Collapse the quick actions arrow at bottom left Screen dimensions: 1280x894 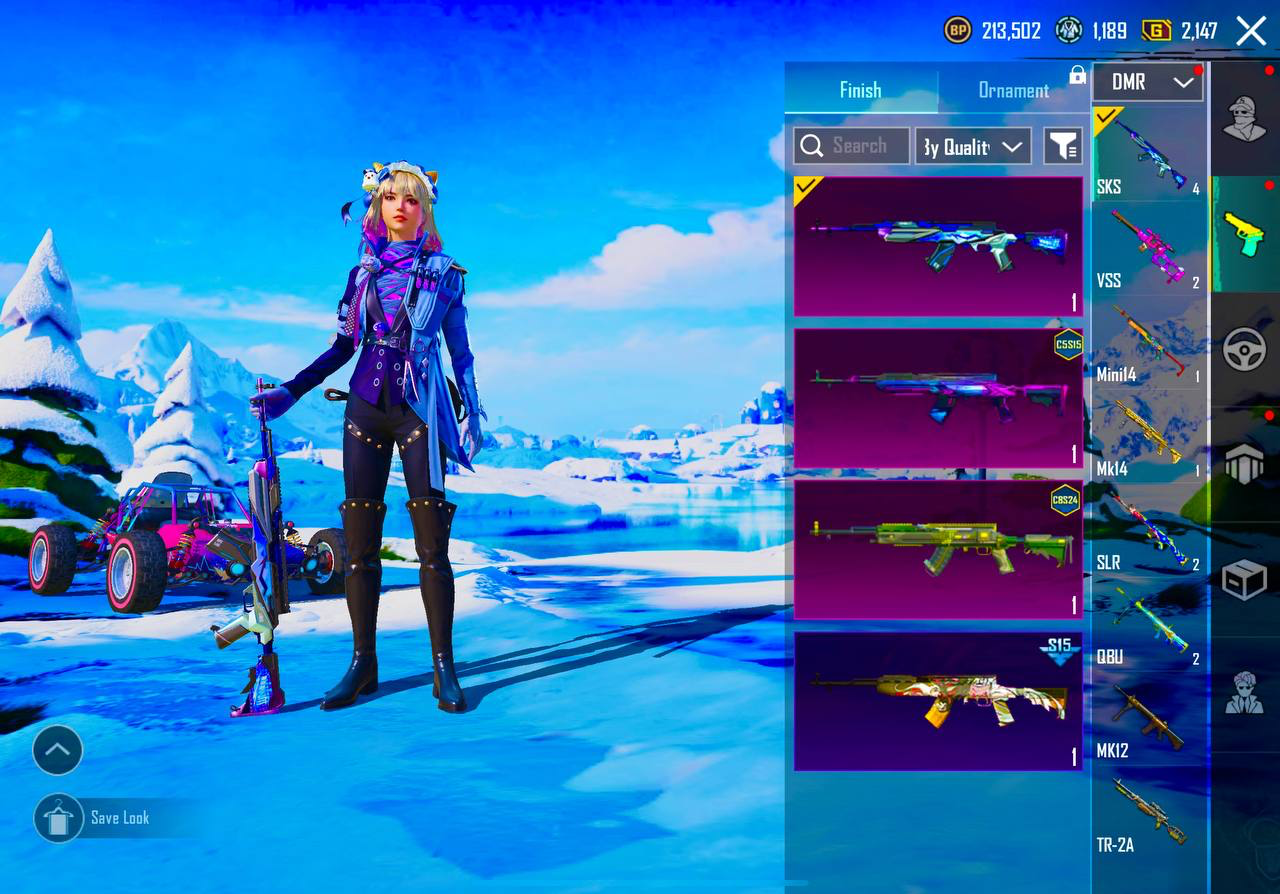[x=57, y=749]
